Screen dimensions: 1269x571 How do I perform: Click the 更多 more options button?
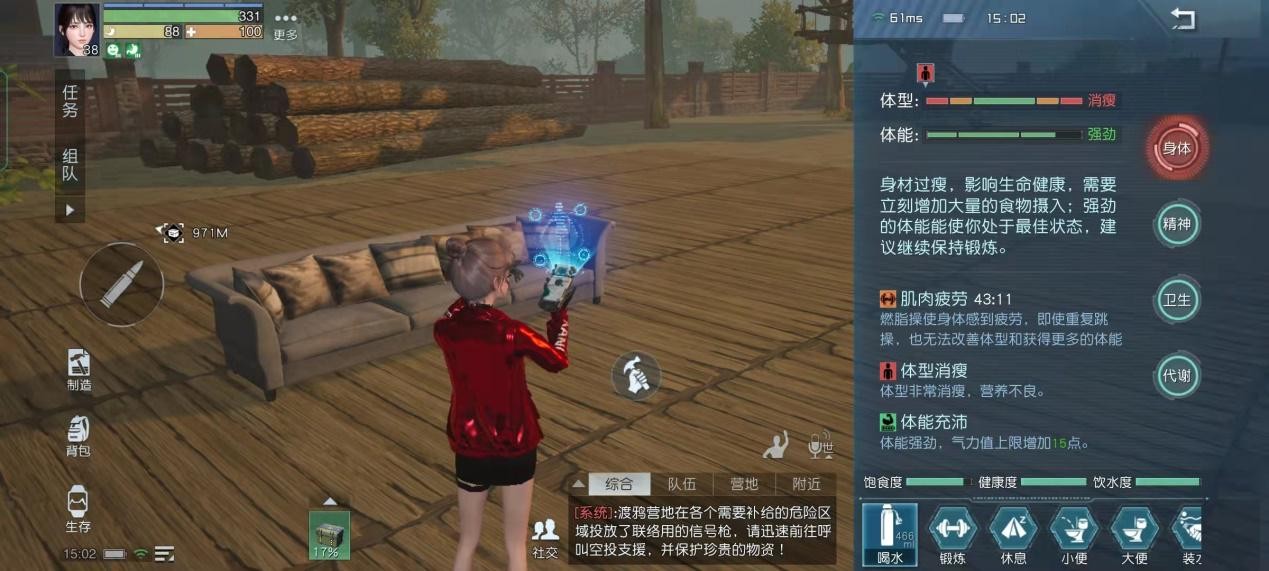(x=286, y=25)
